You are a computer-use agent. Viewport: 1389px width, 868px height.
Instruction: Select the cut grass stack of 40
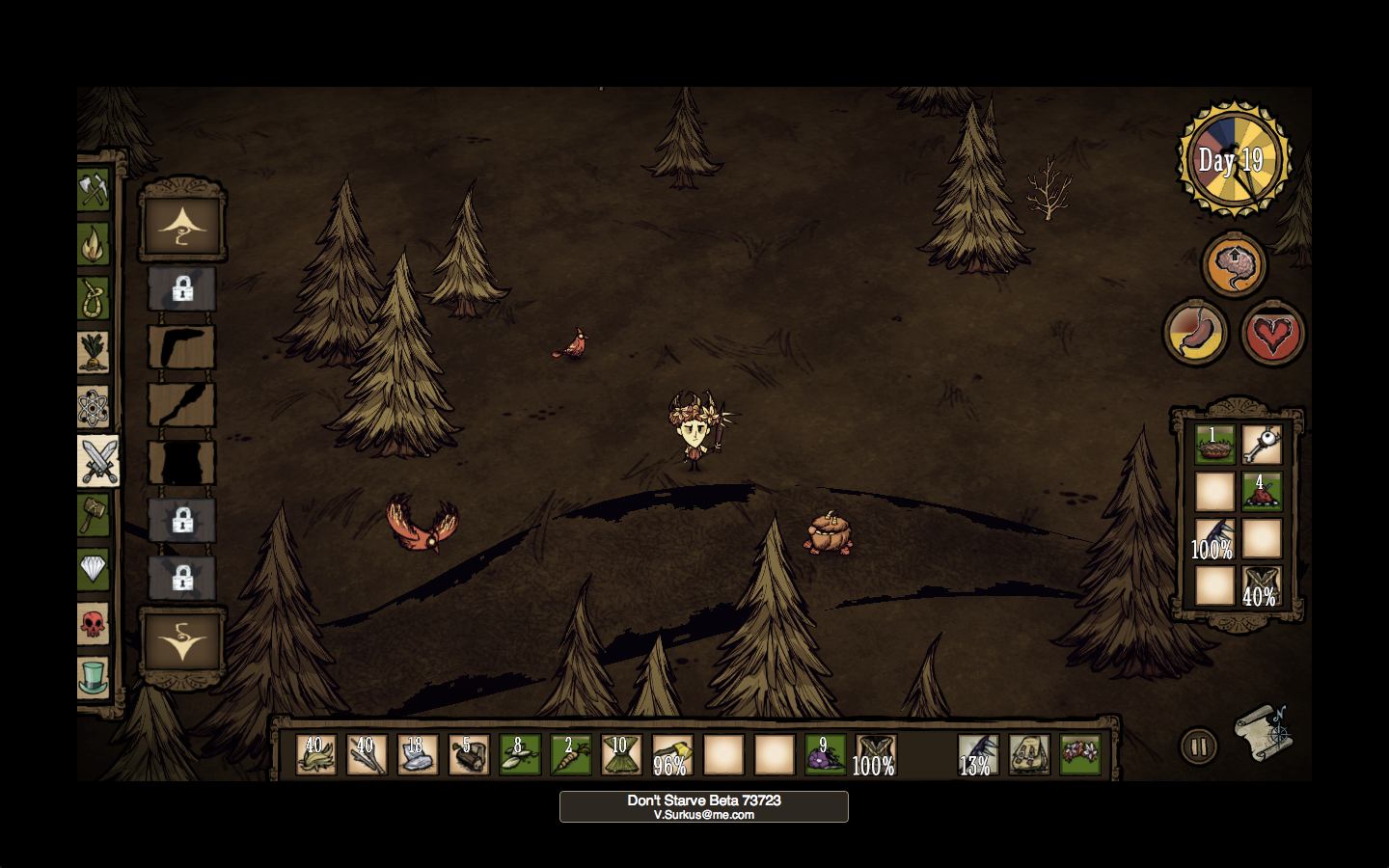315,754
